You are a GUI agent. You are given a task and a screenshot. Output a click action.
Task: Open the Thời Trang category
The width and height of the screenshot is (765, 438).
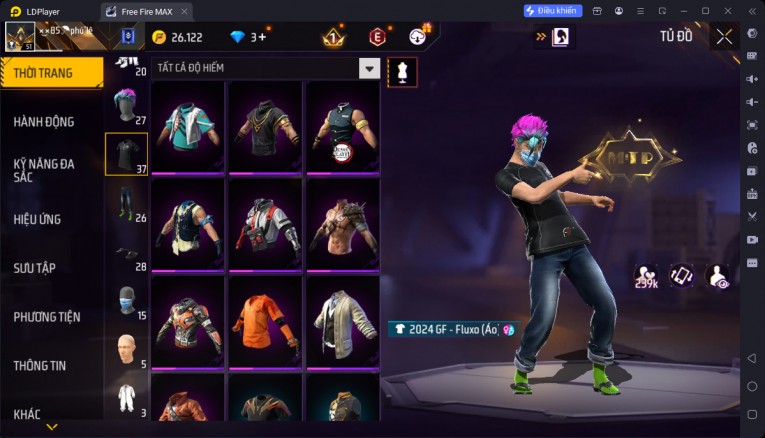point(51,72)
